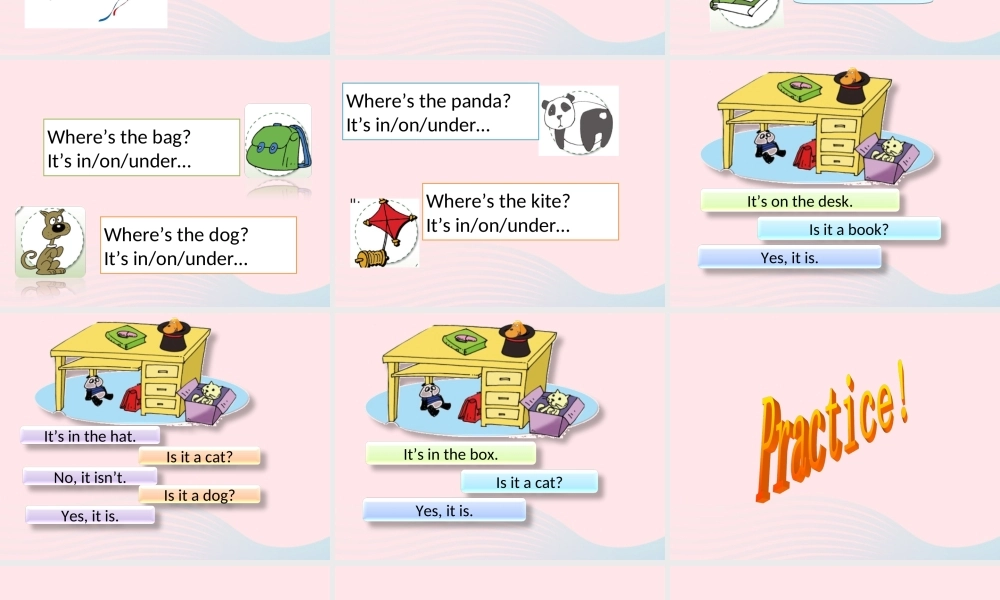Select the panda and kite questions slide
The image size is (1000, 600).
499,182
